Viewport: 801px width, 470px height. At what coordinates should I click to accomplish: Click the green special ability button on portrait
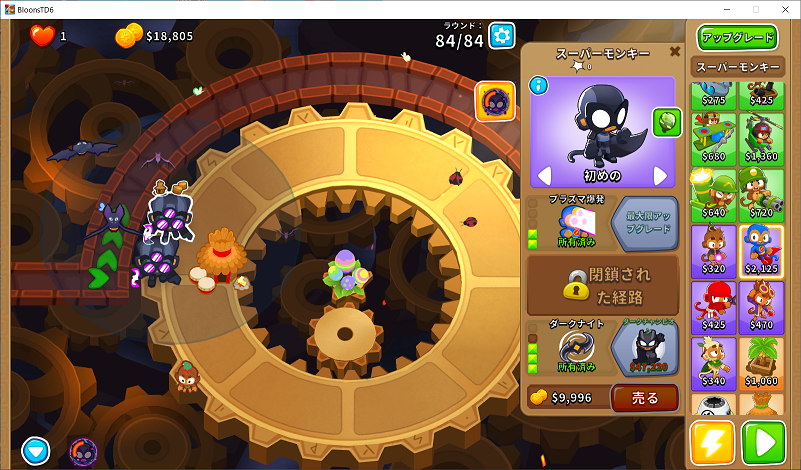(x=666, y=121)
